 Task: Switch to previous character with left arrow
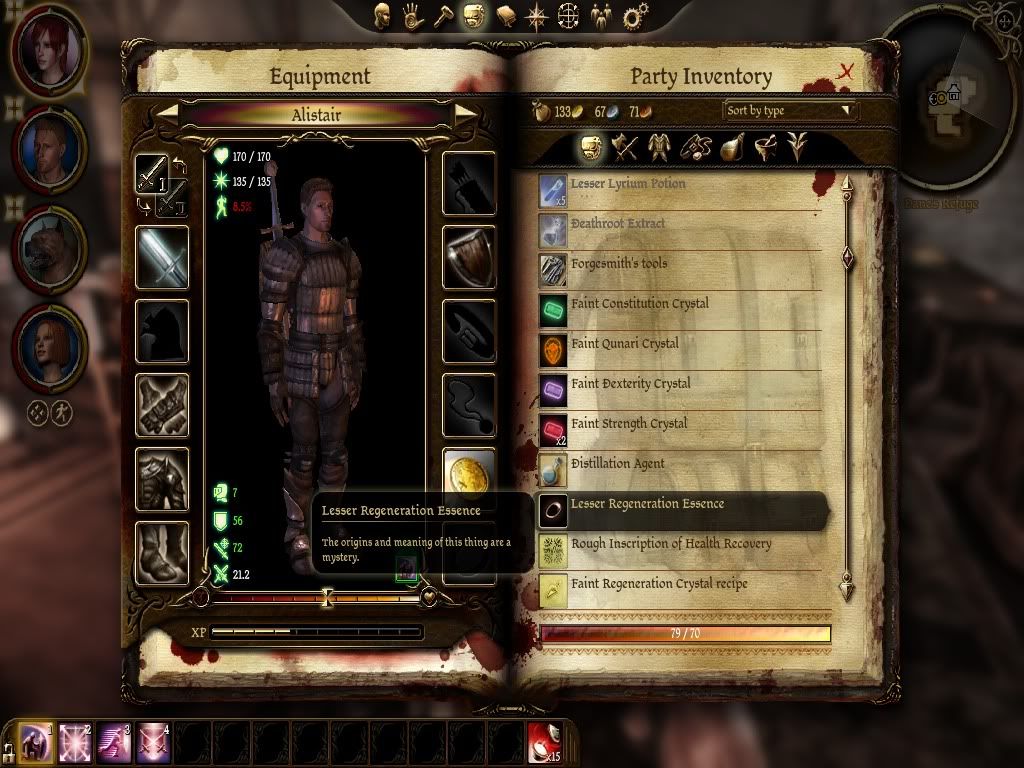[166, 115]
